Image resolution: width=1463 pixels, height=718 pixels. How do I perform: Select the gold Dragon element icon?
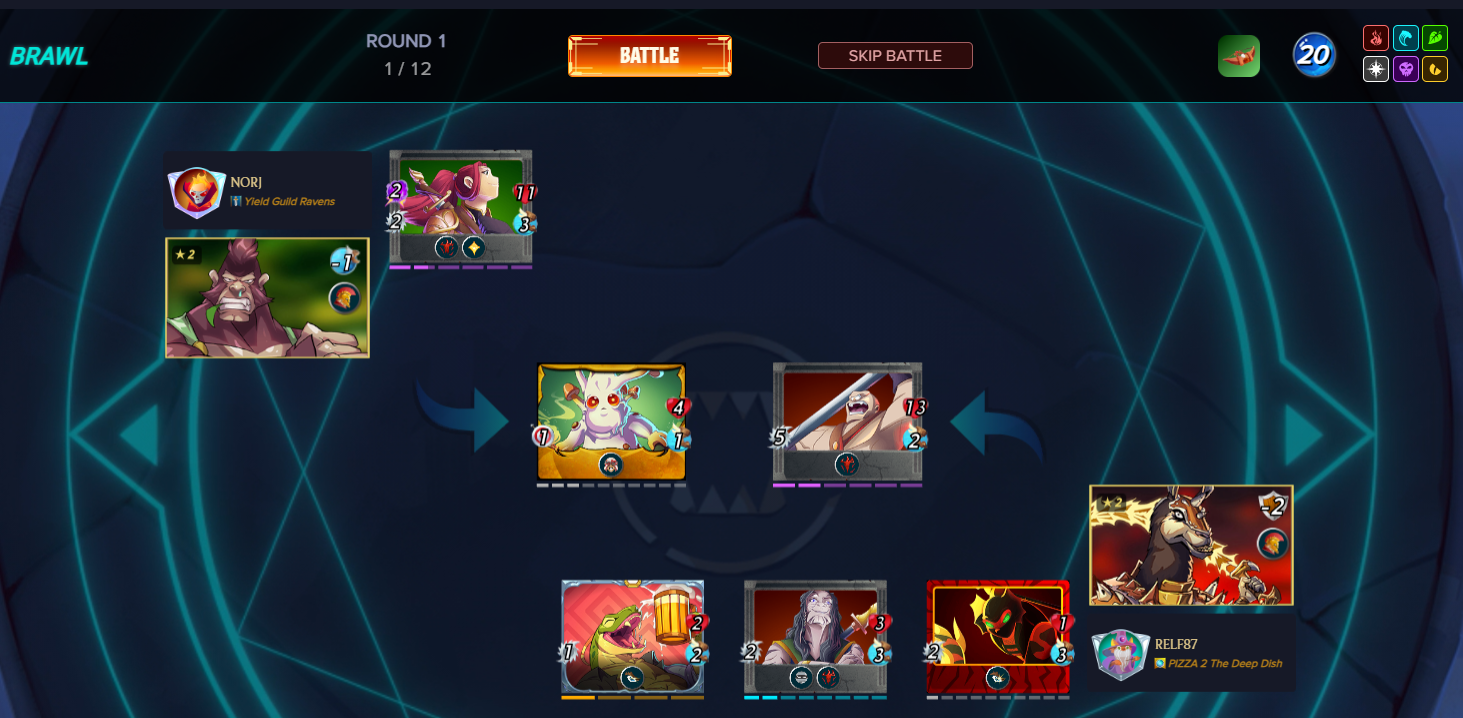[1435, 69]
